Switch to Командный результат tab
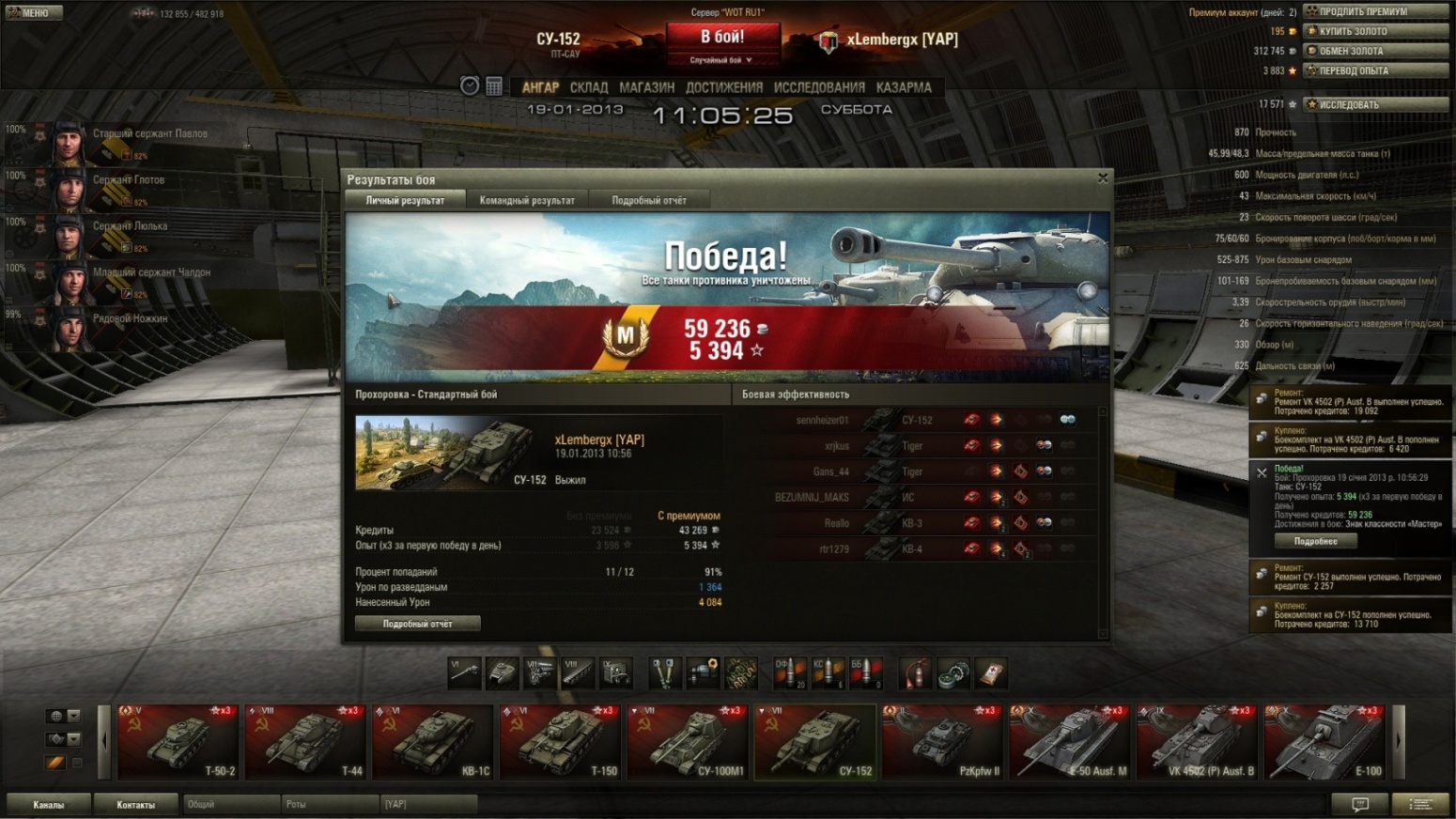 527,200
